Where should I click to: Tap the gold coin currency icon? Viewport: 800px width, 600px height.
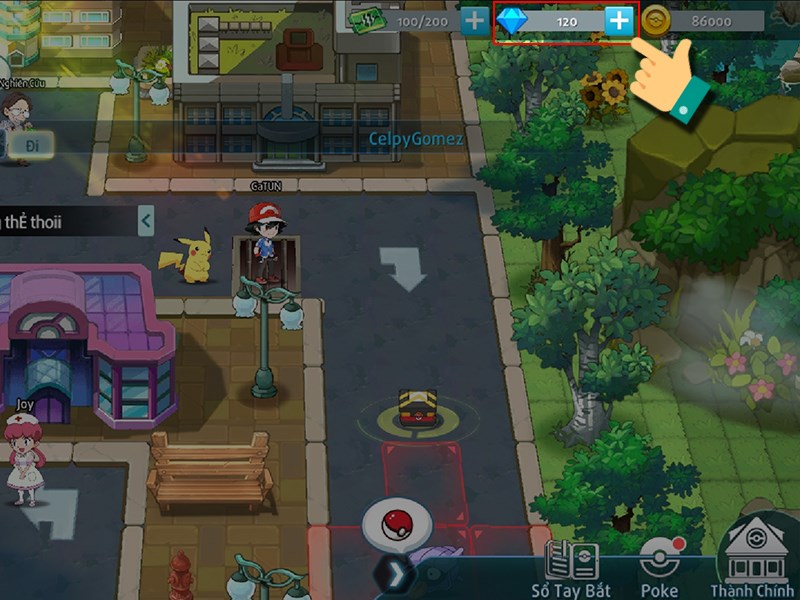[656, 21]
